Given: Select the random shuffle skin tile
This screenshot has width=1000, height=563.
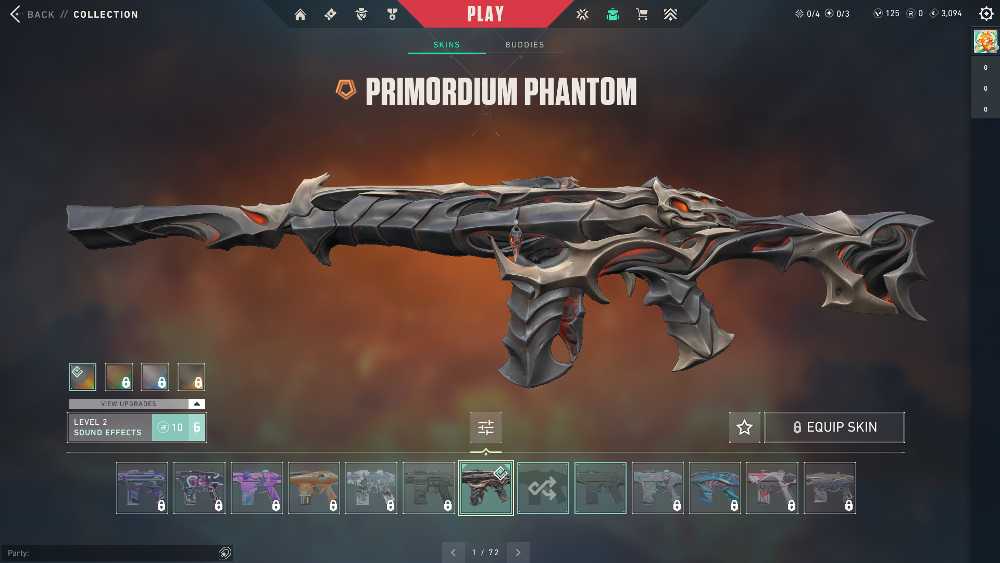Looking at the screenshot, I should 543,488.
